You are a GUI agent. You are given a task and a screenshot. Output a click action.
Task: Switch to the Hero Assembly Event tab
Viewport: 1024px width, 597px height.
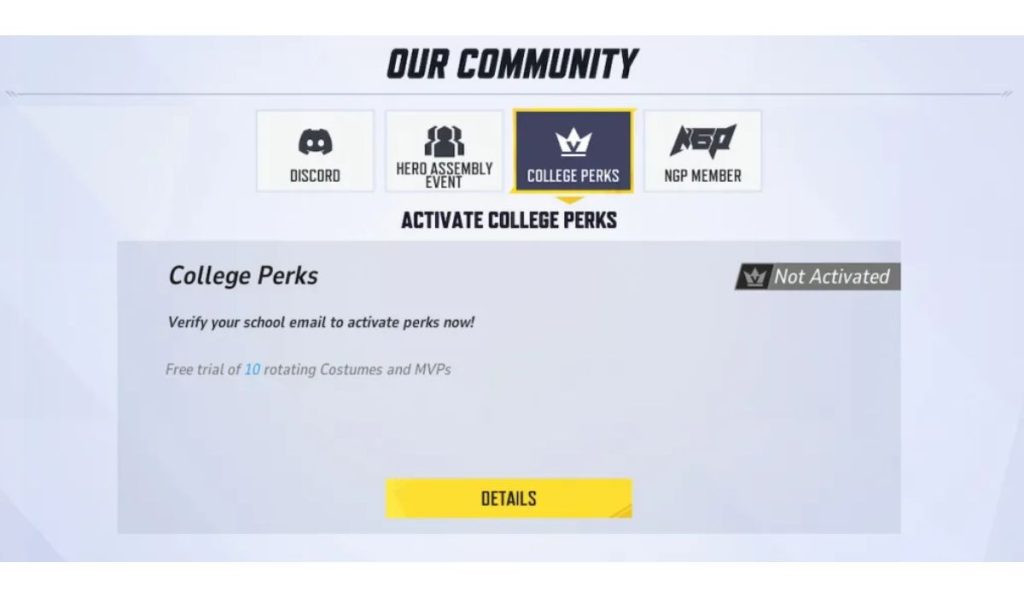point(444,152)
